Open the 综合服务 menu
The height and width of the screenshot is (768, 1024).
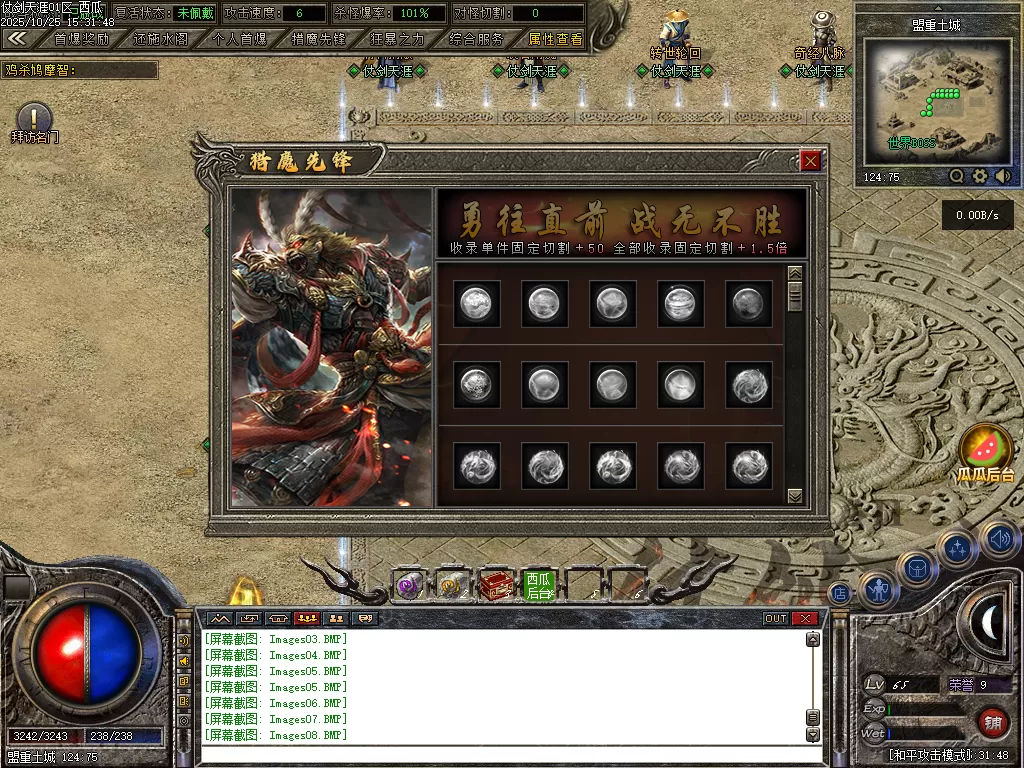[x=476, y=39]
